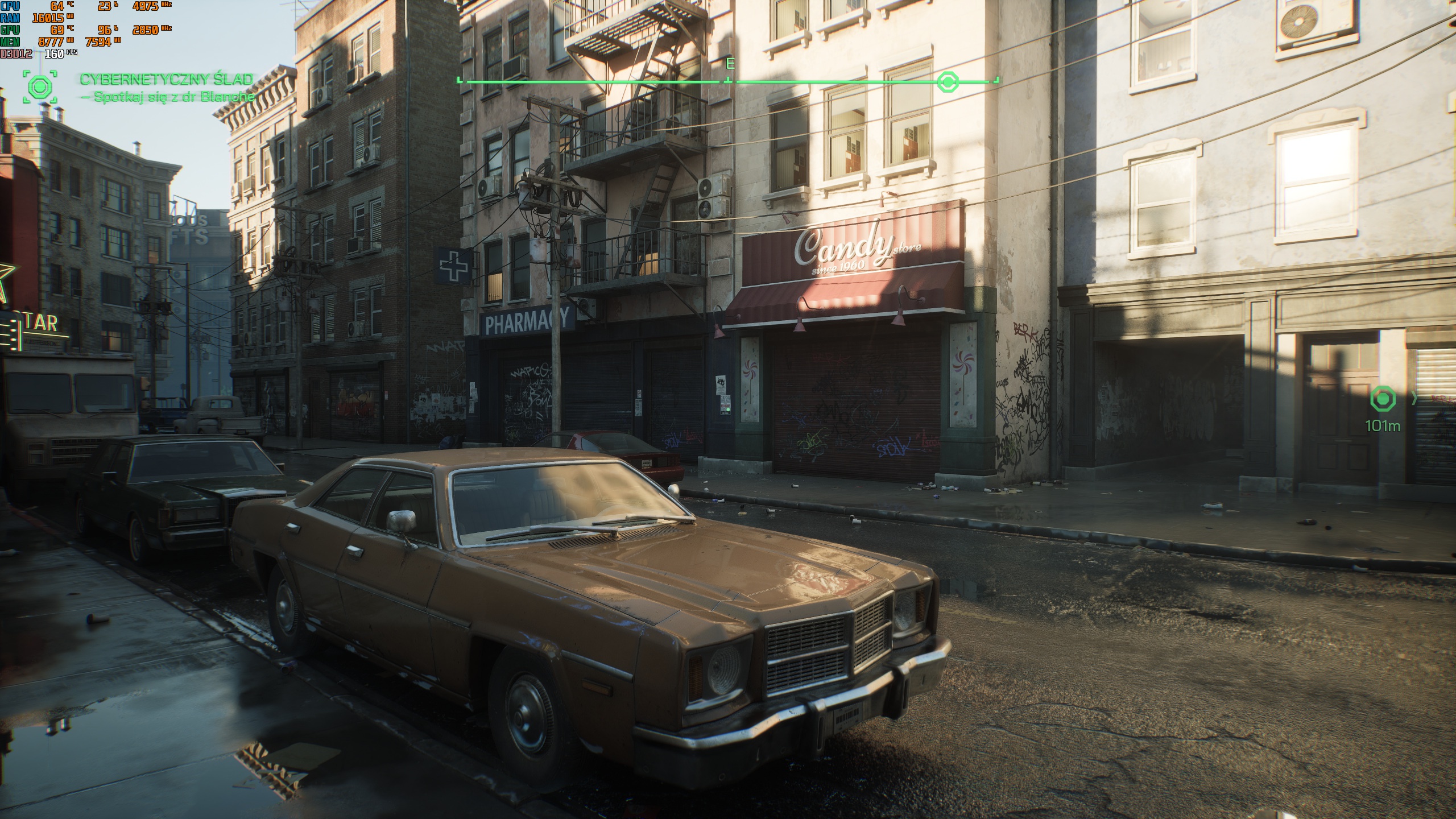Screen dimensions: 1456x819
Task: Click the waypoint marker showing 101m
Action: click(x=1383, y=399)
